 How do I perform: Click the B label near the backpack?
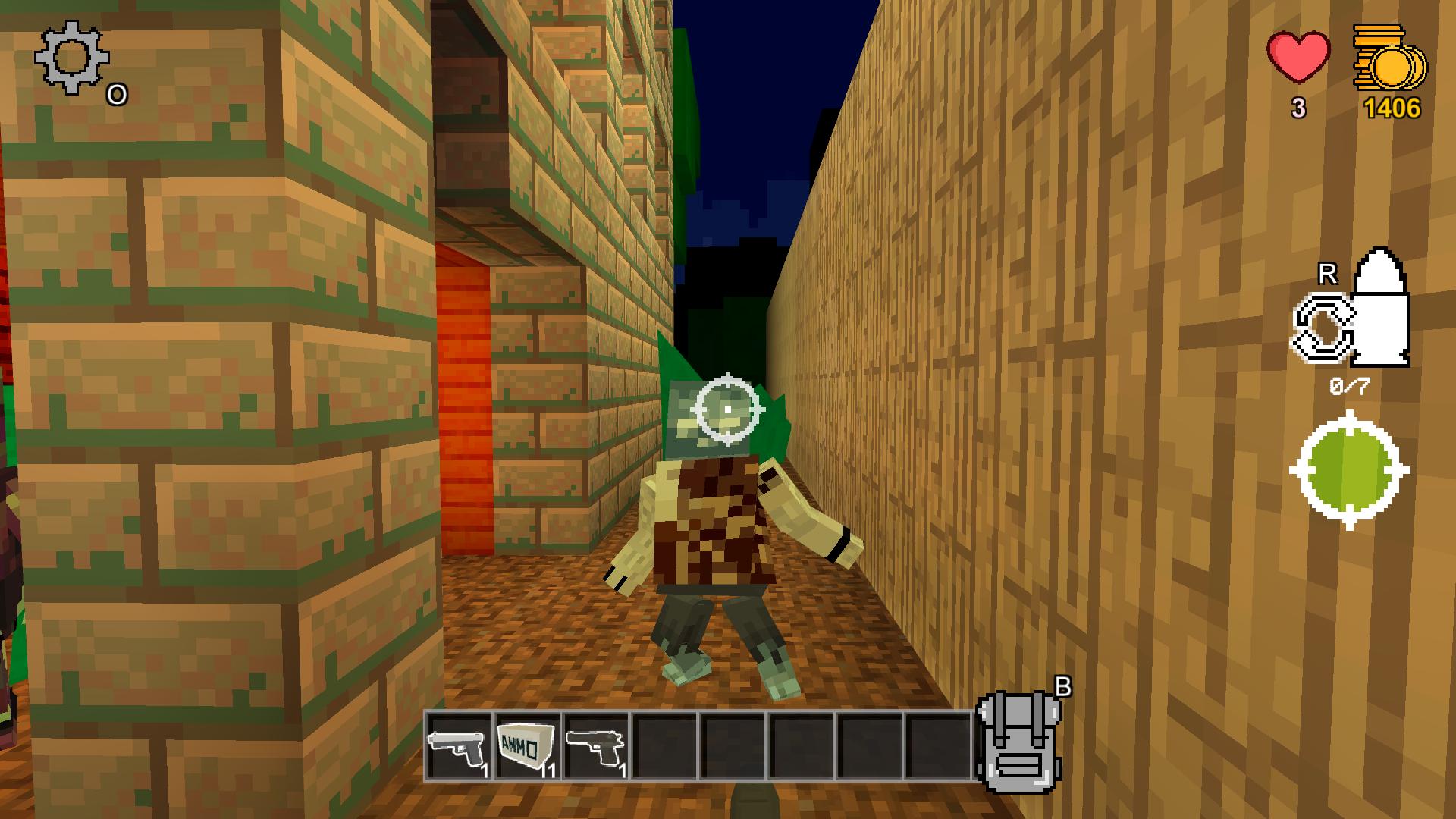(1065, 687)
